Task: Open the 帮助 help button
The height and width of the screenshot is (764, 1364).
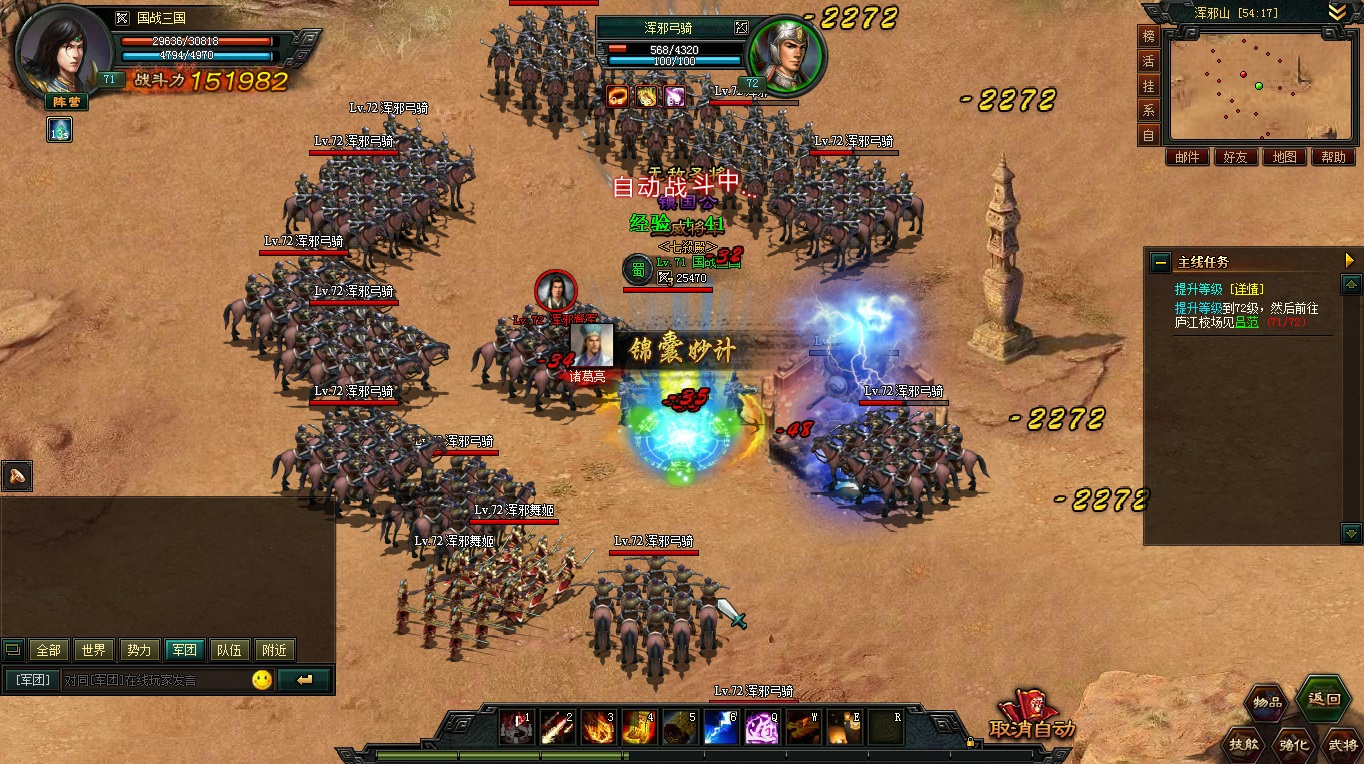Action: (x=1332, y=157)
